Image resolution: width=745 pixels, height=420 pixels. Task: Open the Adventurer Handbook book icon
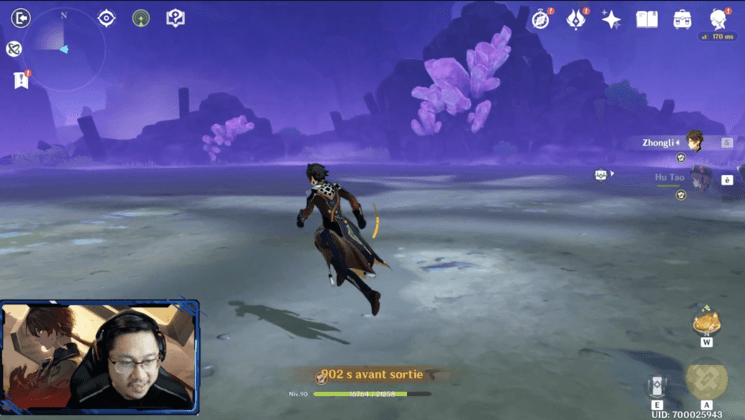647,19
